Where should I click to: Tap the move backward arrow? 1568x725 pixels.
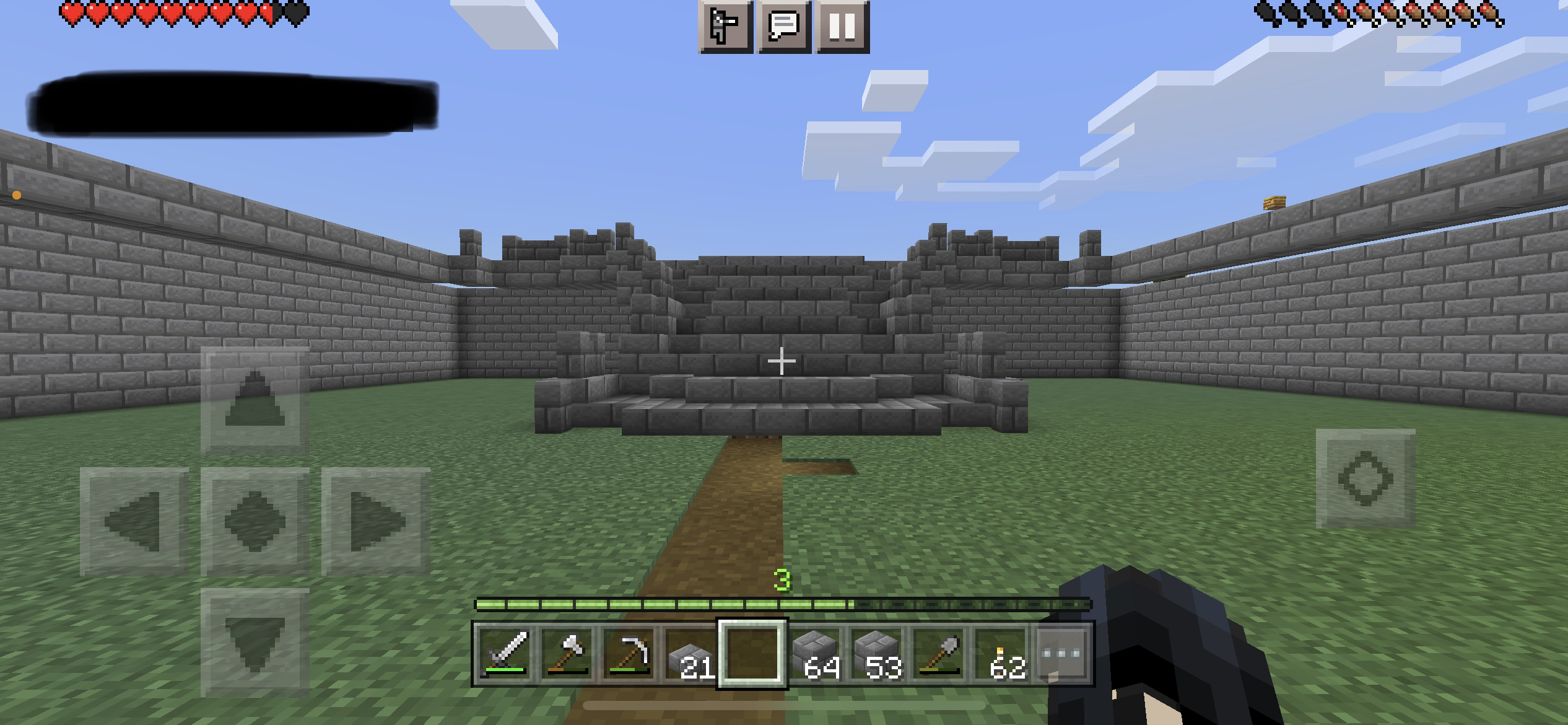pos(255,642)
